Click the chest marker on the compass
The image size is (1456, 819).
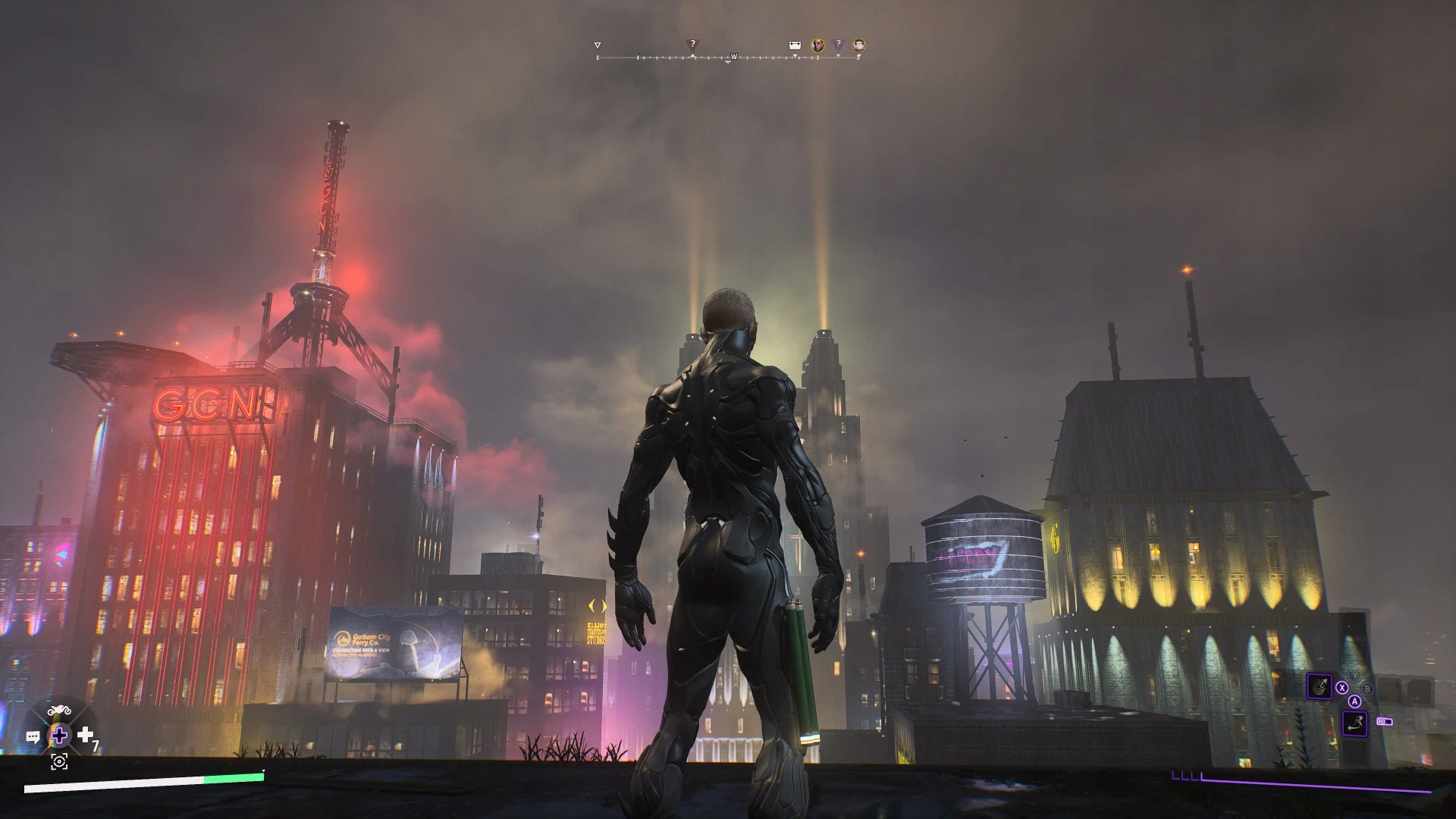[x=795, y=45]
